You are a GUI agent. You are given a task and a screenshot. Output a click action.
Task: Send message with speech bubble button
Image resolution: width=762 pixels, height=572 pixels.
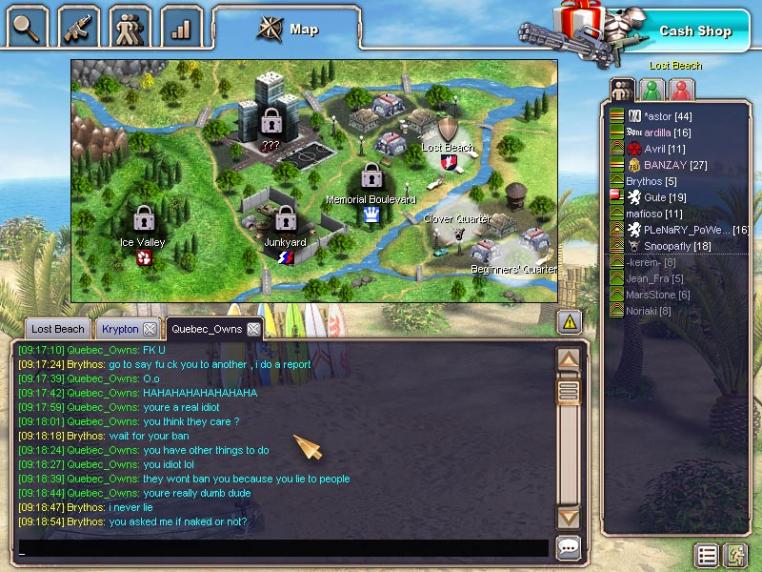coord(568,548)
